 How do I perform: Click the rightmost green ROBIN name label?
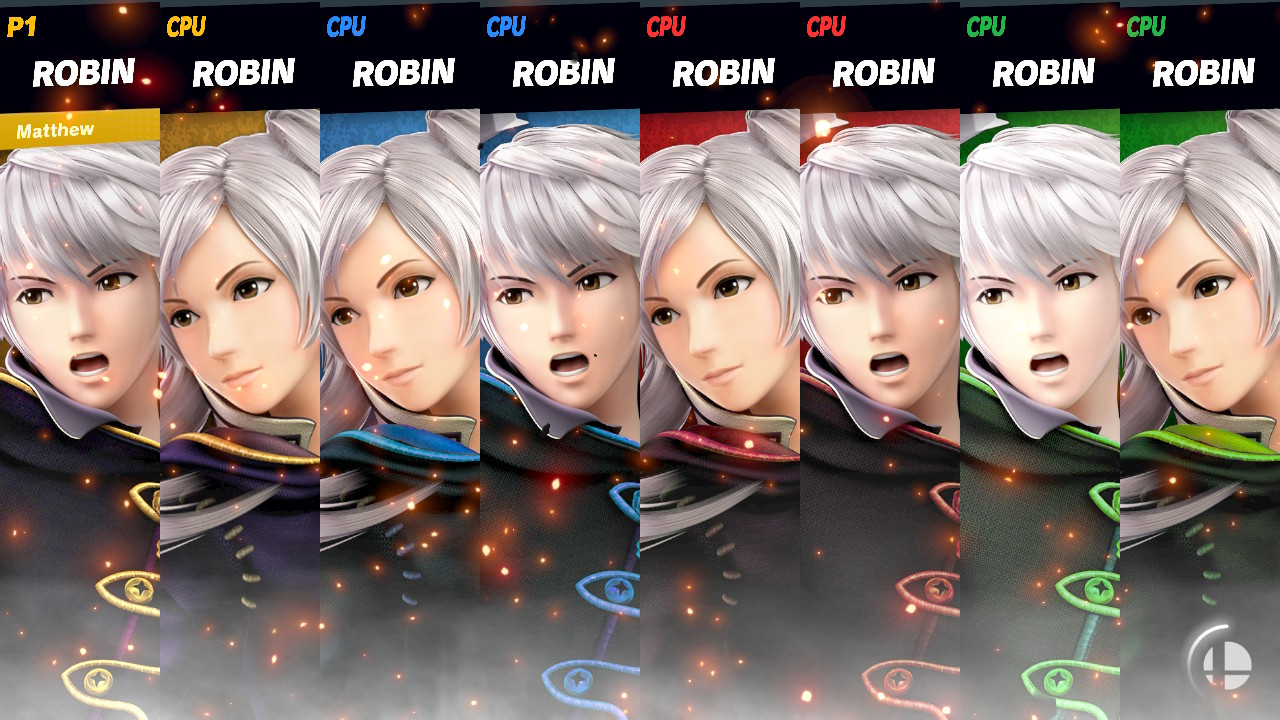pos(1203,71)
